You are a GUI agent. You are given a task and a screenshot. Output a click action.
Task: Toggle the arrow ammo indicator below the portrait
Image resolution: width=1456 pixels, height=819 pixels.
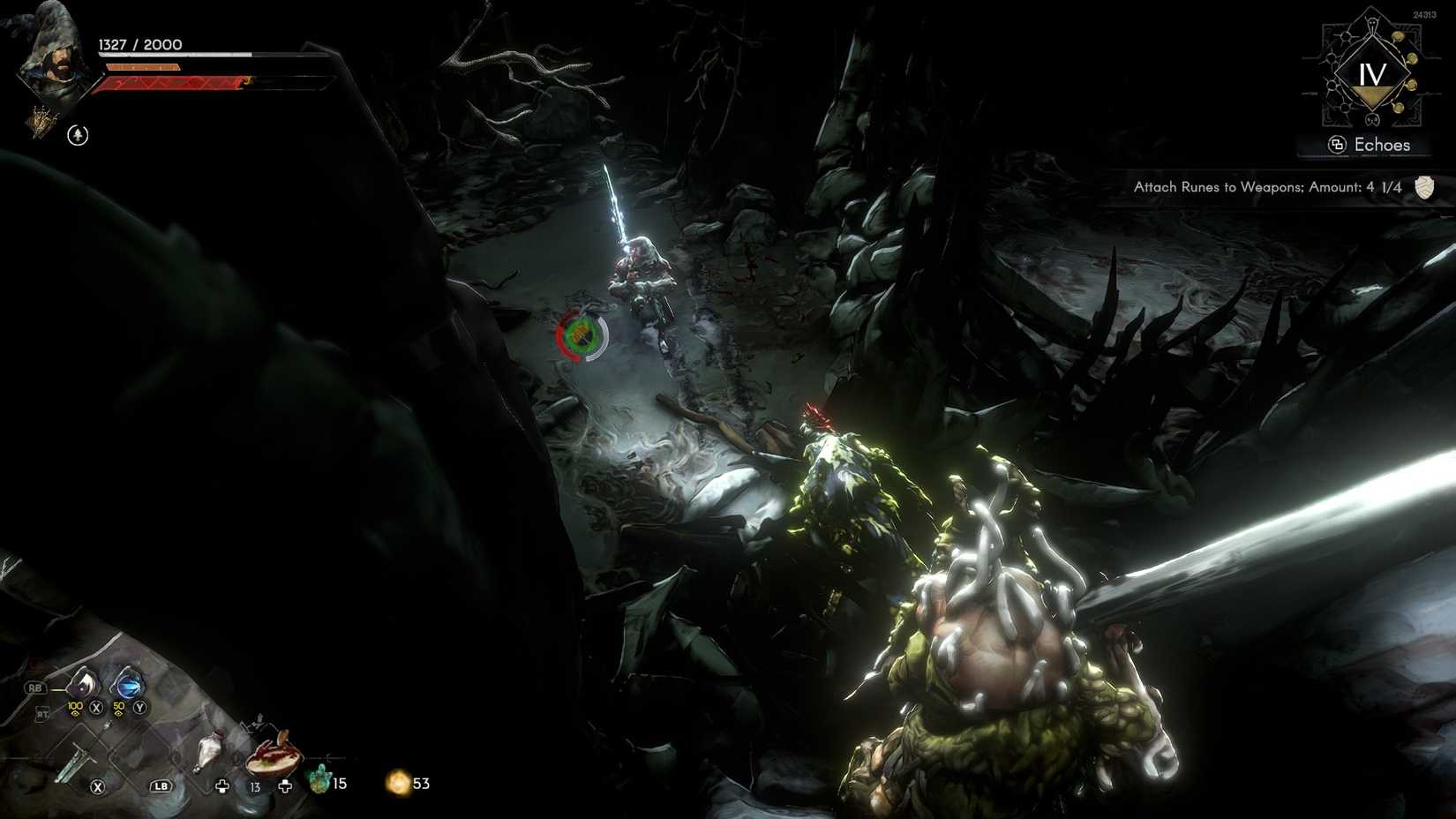click(x=76, y=136)
